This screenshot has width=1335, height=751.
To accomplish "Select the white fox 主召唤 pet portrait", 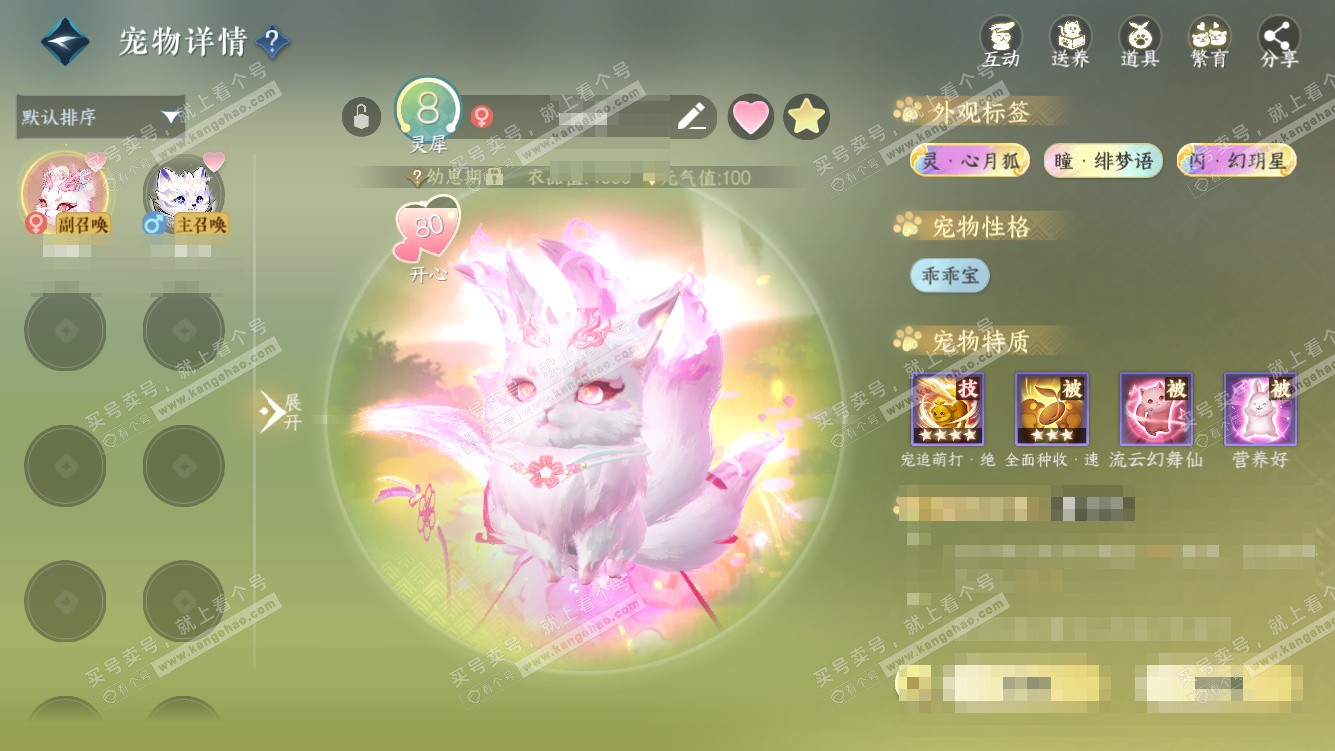I will click(183, 192).
